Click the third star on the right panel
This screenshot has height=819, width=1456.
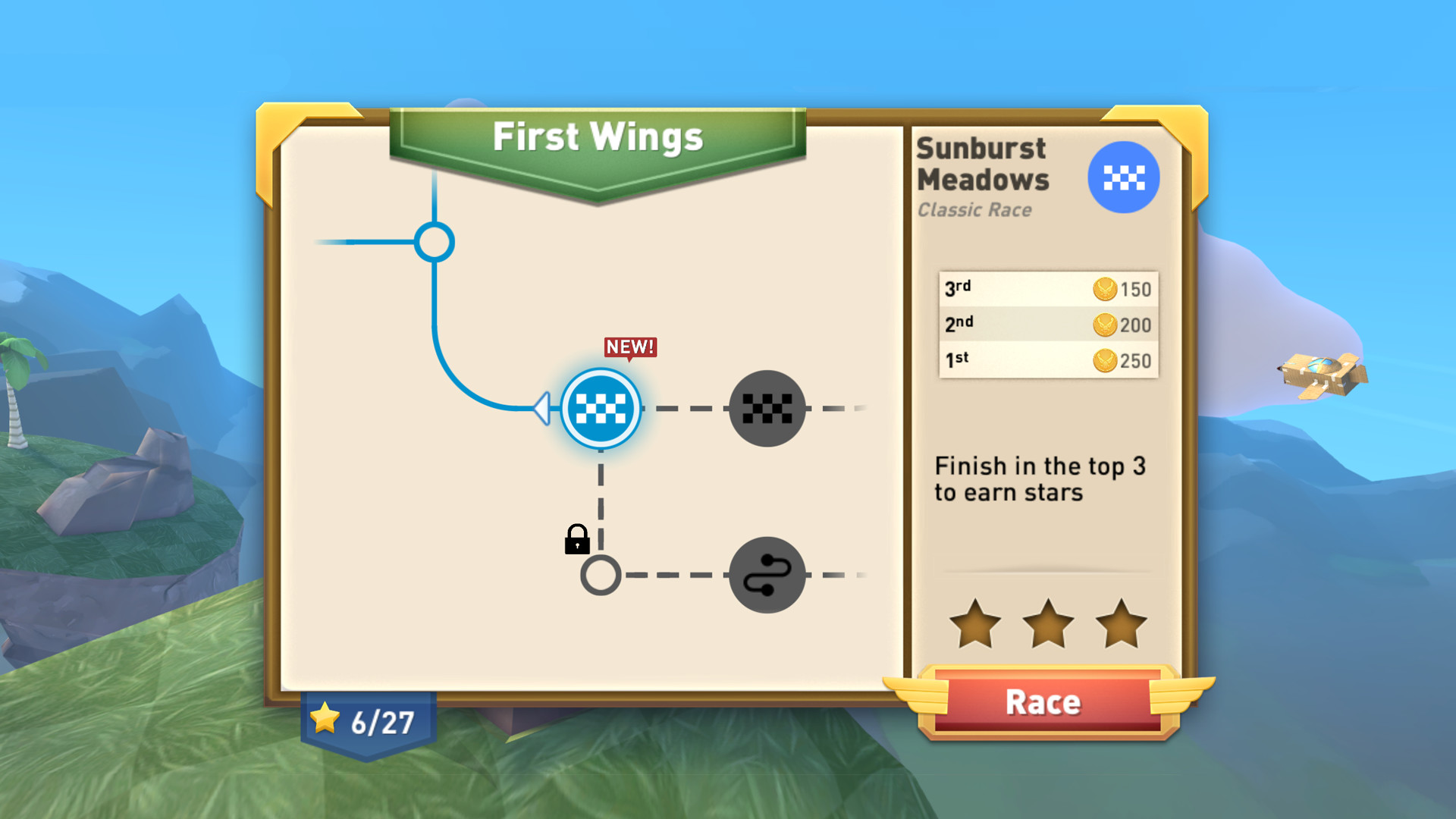point(1119,623)
